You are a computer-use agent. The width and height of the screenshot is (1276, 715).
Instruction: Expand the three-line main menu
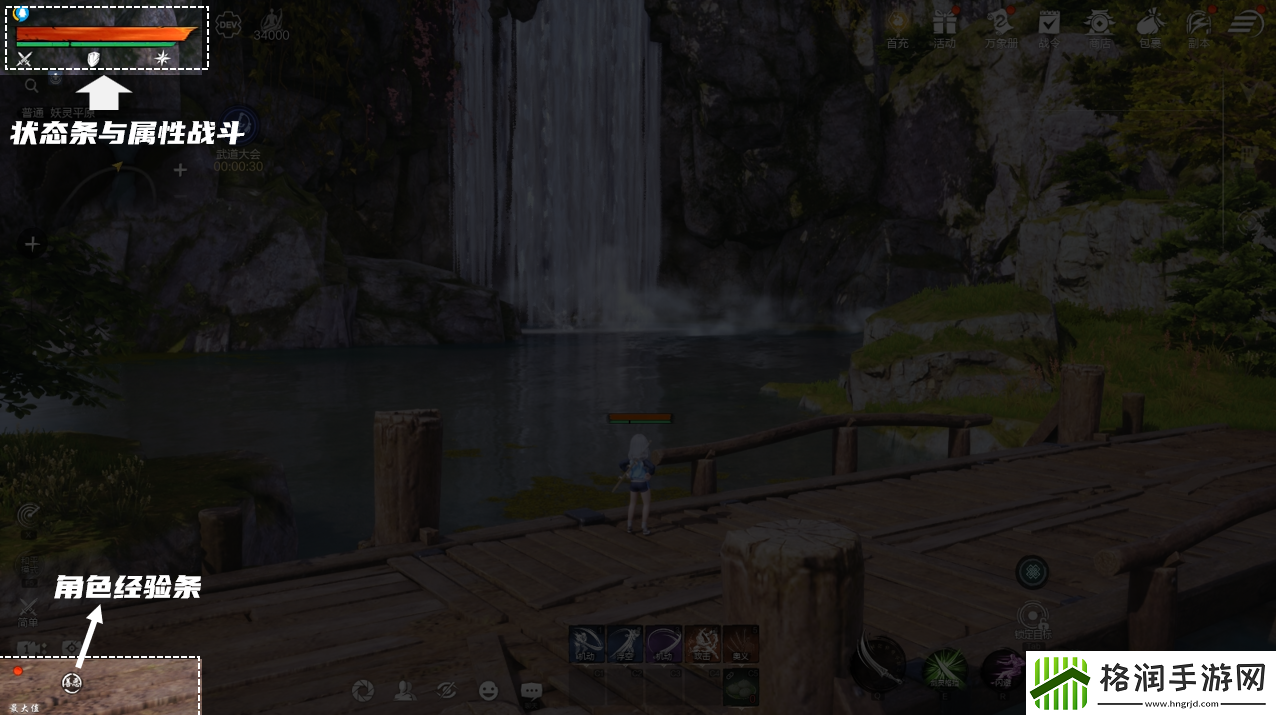[x=1246, y=22]
